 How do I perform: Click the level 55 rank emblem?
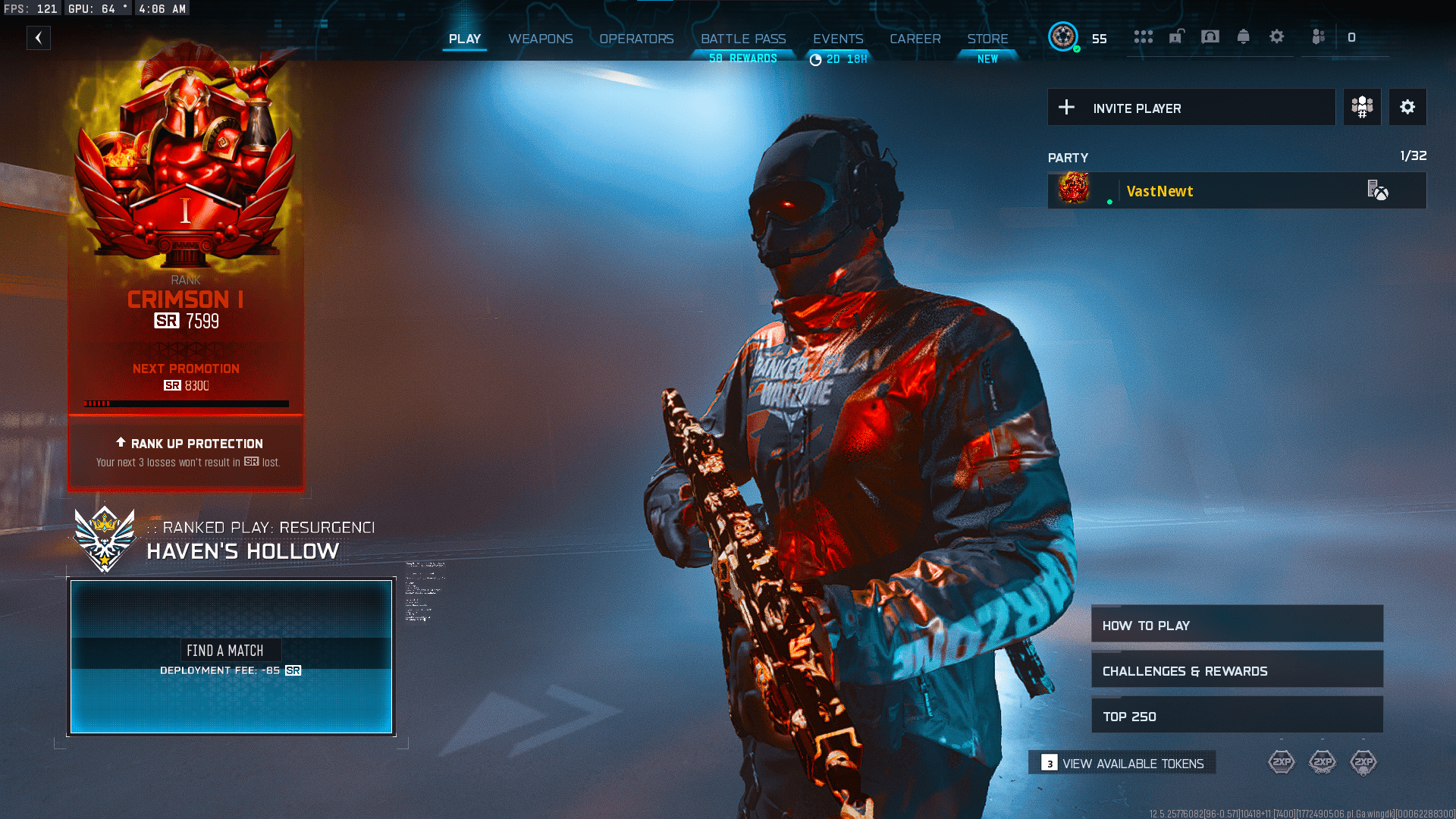pyautogui.click(x=1064, y=35)
